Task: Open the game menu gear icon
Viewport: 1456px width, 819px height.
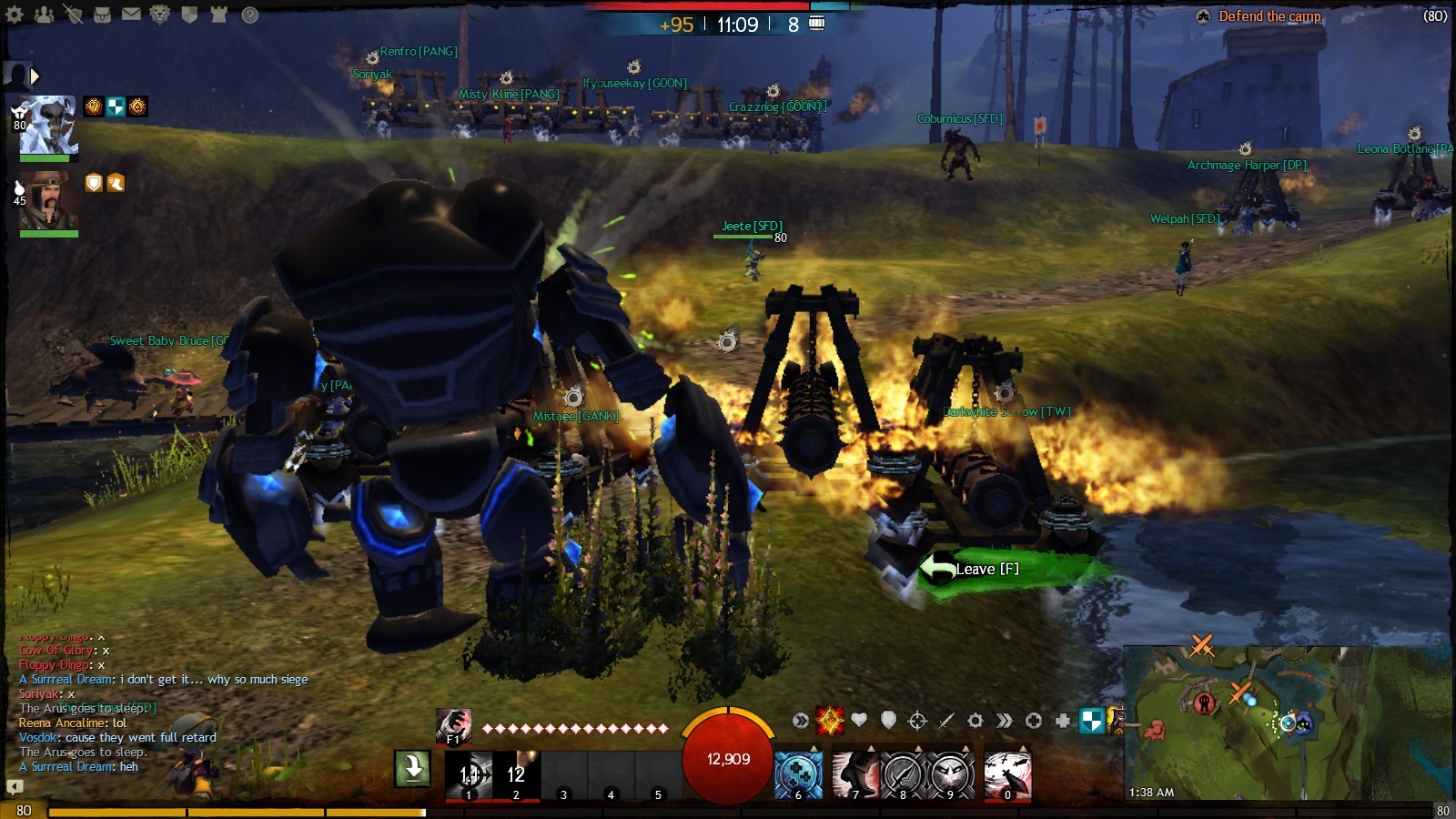Action: [15, 15]
